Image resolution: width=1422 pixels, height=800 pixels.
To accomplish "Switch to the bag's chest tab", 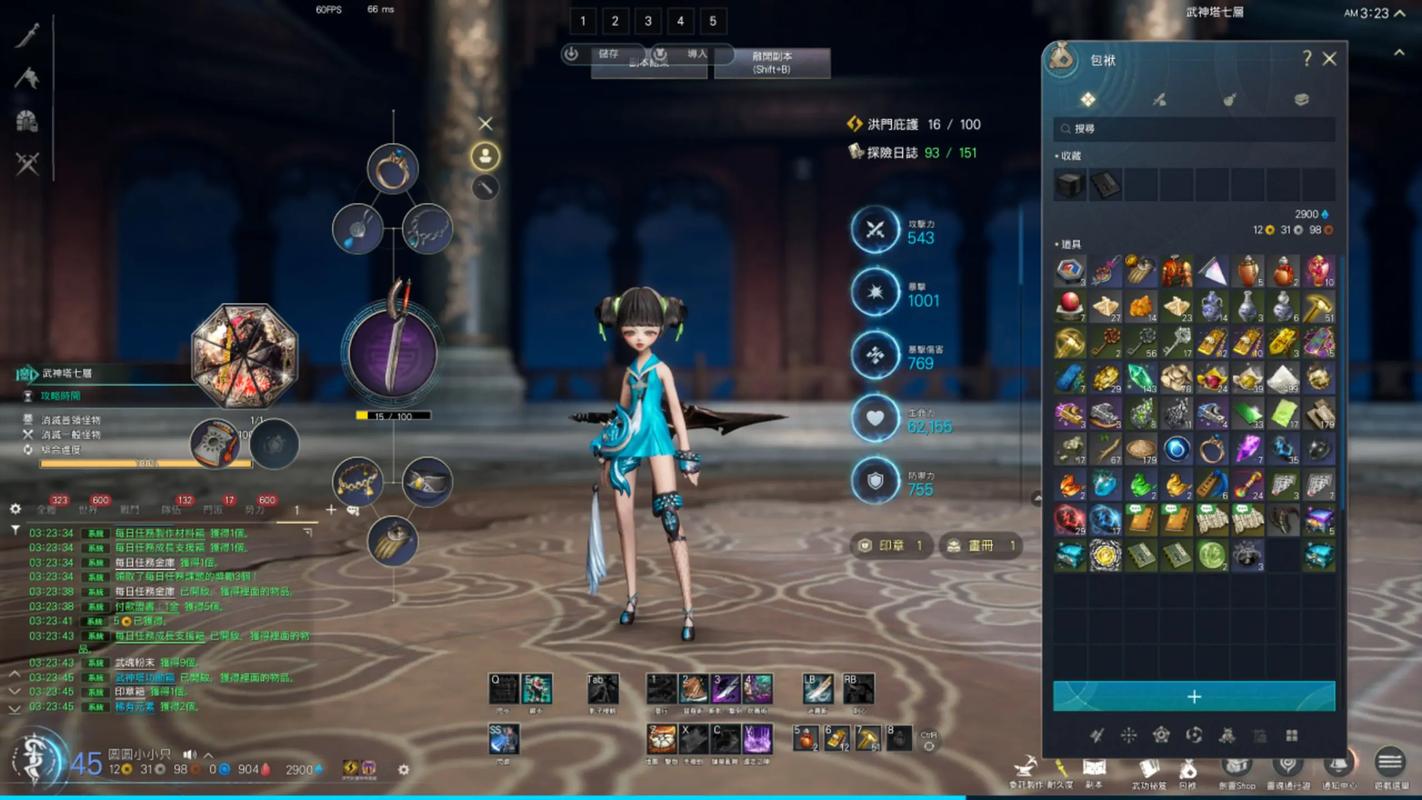I will tap(1301, 99).
